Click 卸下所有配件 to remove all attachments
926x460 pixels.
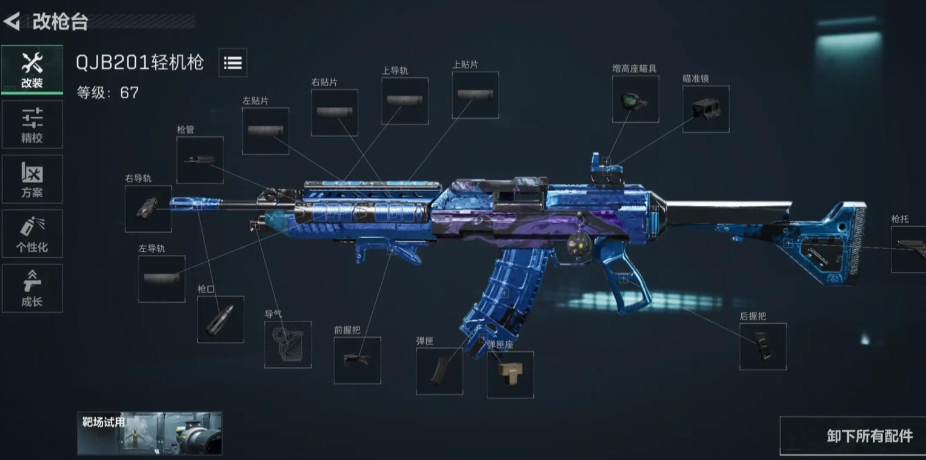point(855,436)
